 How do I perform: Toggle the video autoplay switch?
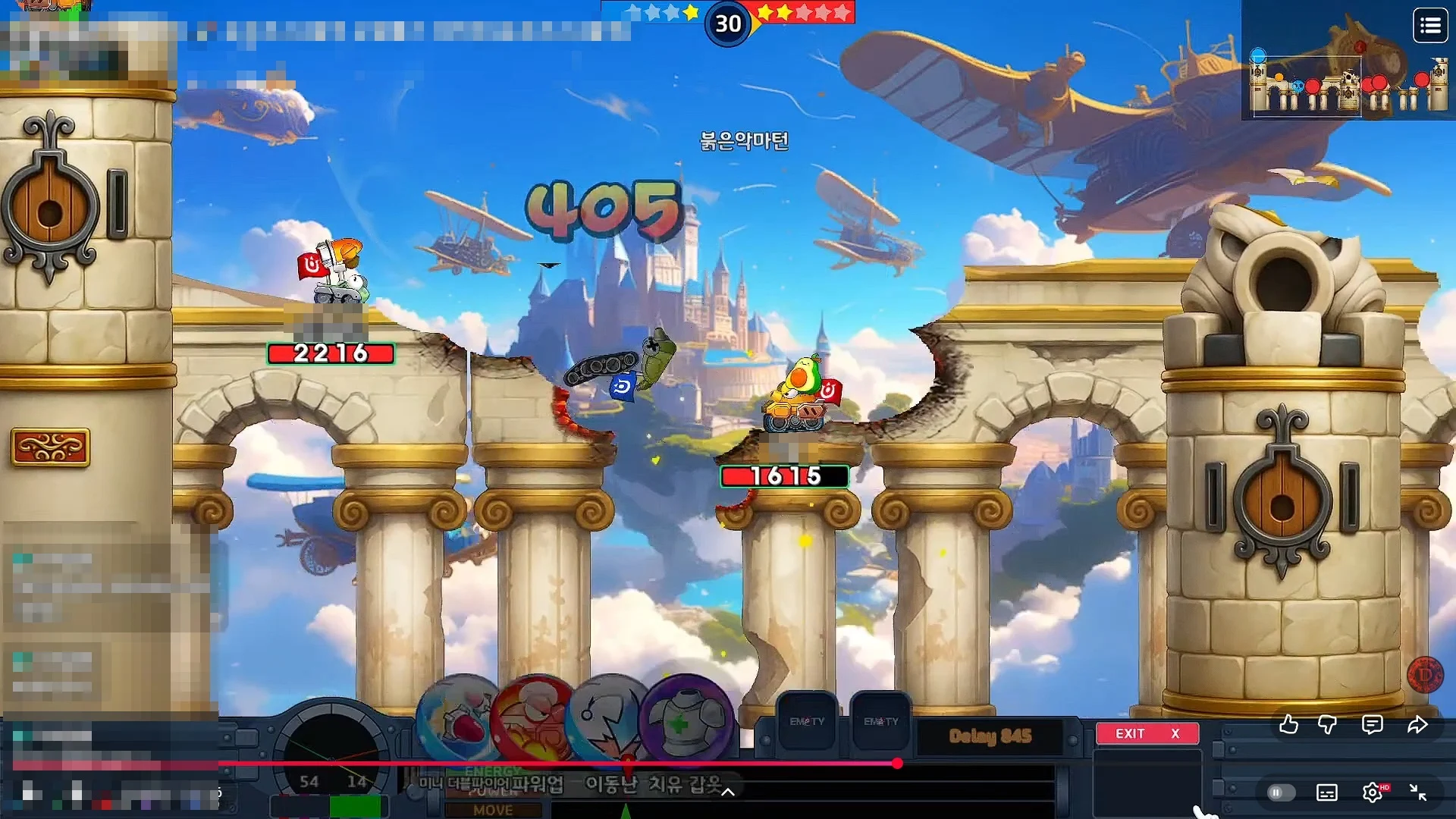(x=1280, y=792)
